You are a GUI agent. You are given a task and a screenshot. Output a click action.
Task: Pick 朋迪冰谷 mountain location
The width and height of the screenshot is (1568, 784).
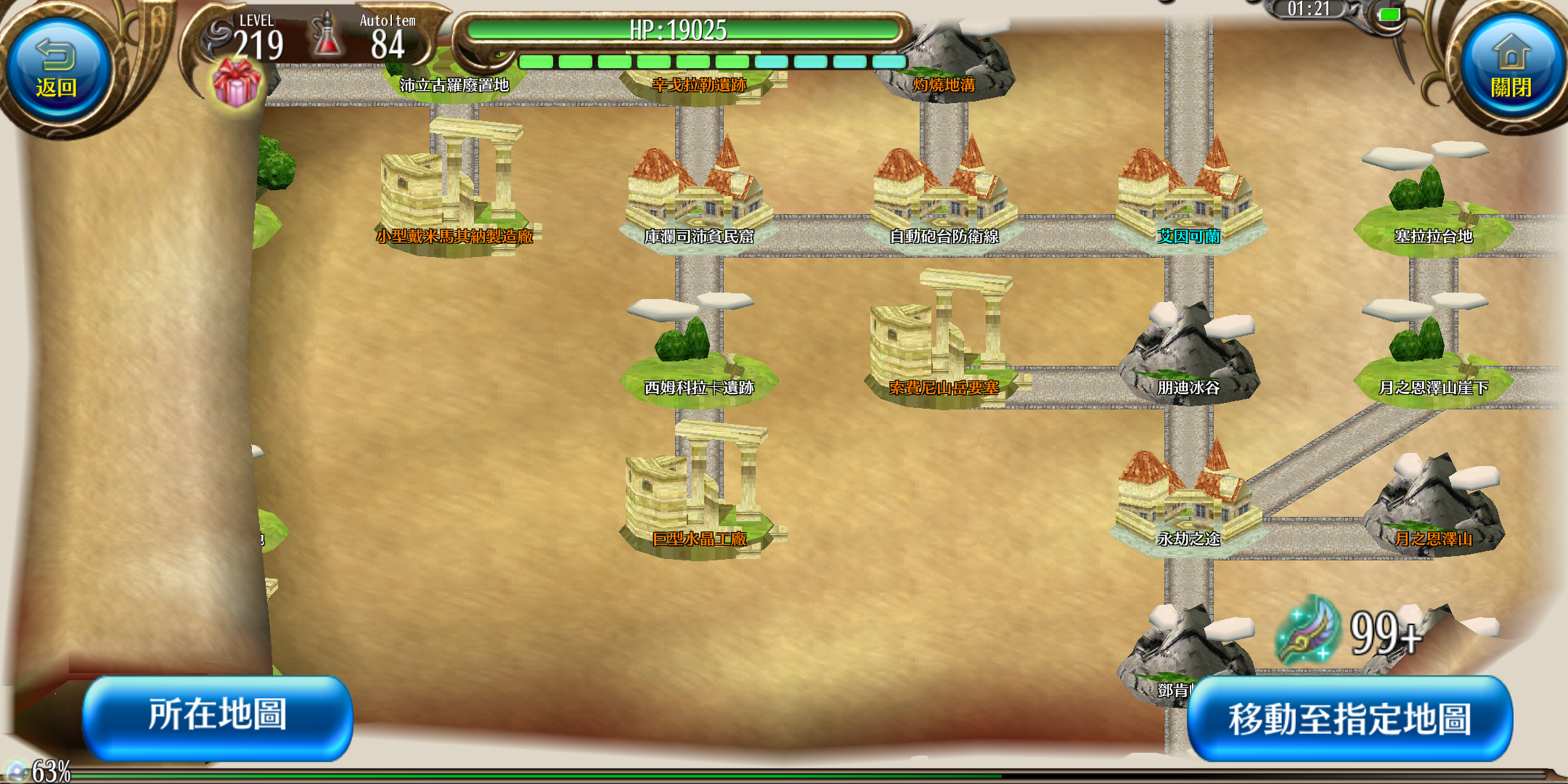pyautogui.click(x=1188, y=356)
